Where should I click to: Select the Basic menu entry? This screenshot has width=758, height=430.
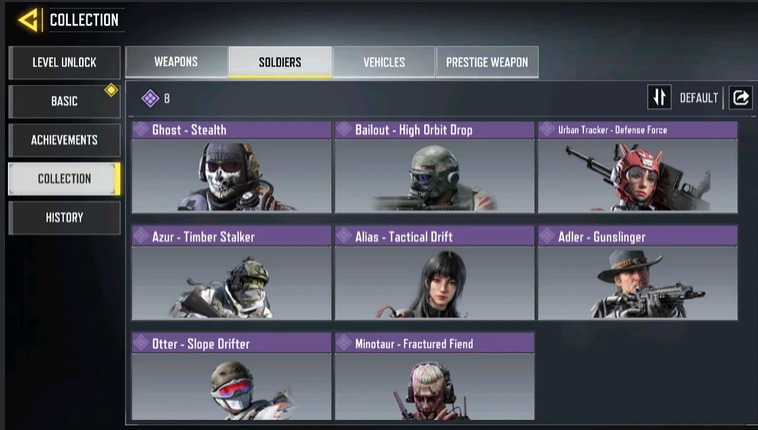64,101
